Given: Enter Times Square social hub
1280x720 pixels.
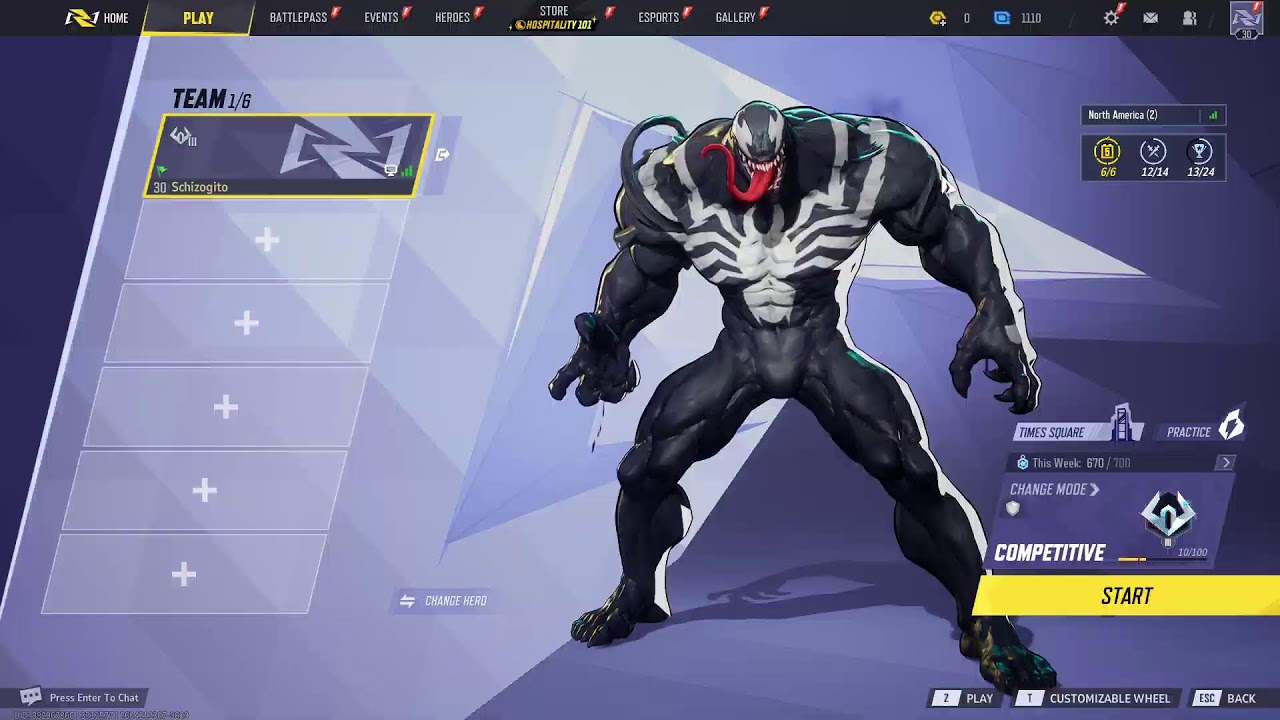Looking at the screenshot, I should pos(1065,432).
